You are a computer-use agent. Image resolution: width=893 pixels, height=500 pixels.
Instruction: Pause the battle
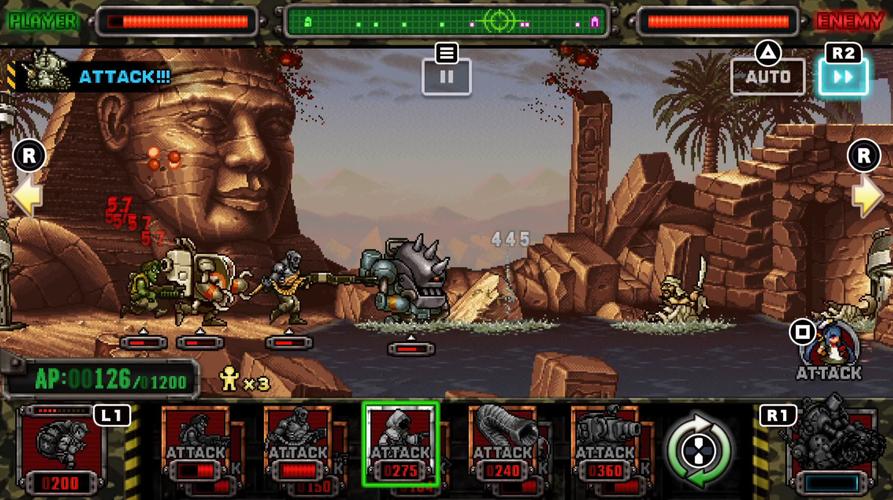point(446,76)
